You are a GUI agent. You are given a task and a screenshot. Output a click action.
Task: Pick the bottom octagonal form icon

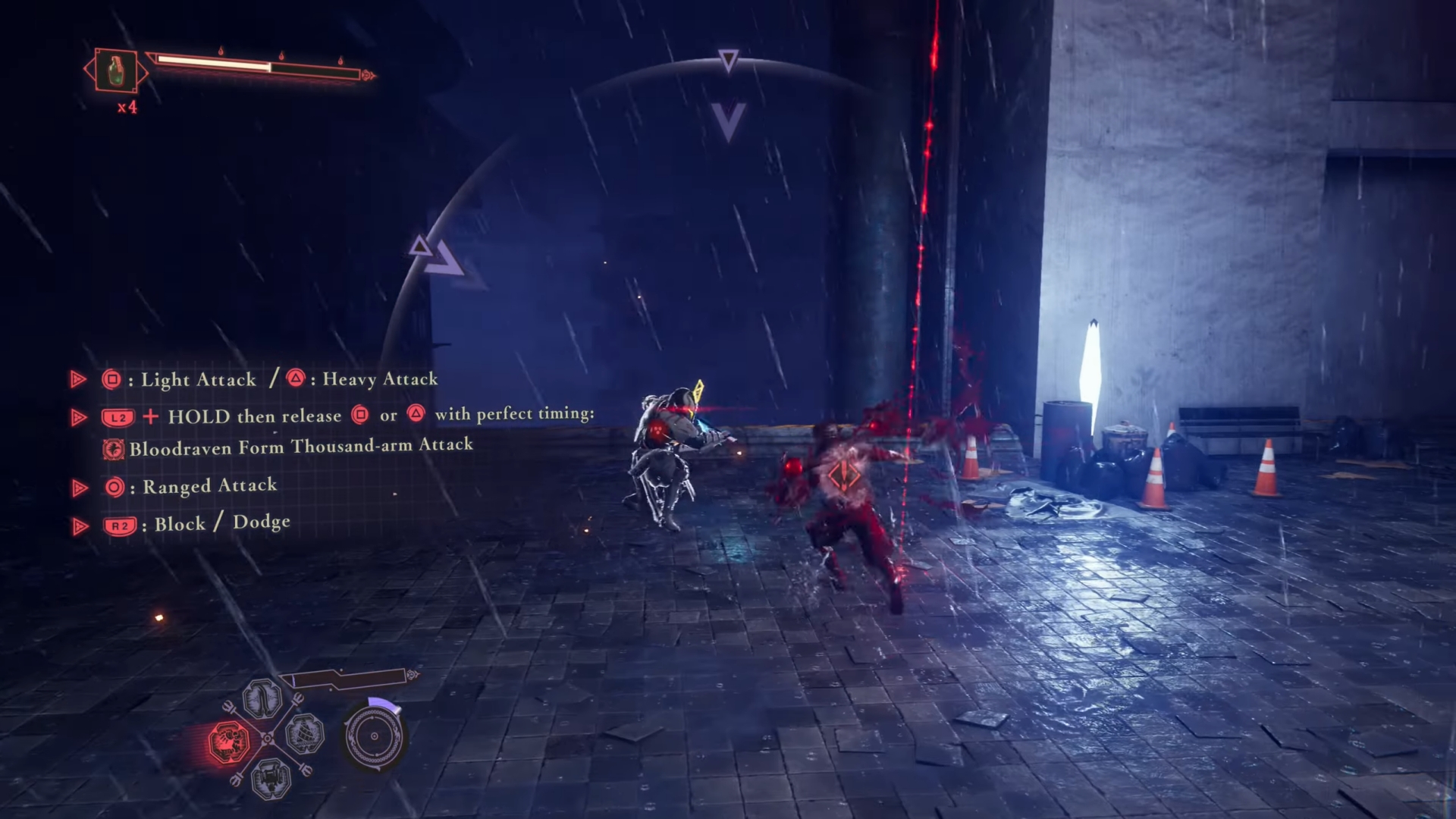pyautogui.click(x=271, y=777)
